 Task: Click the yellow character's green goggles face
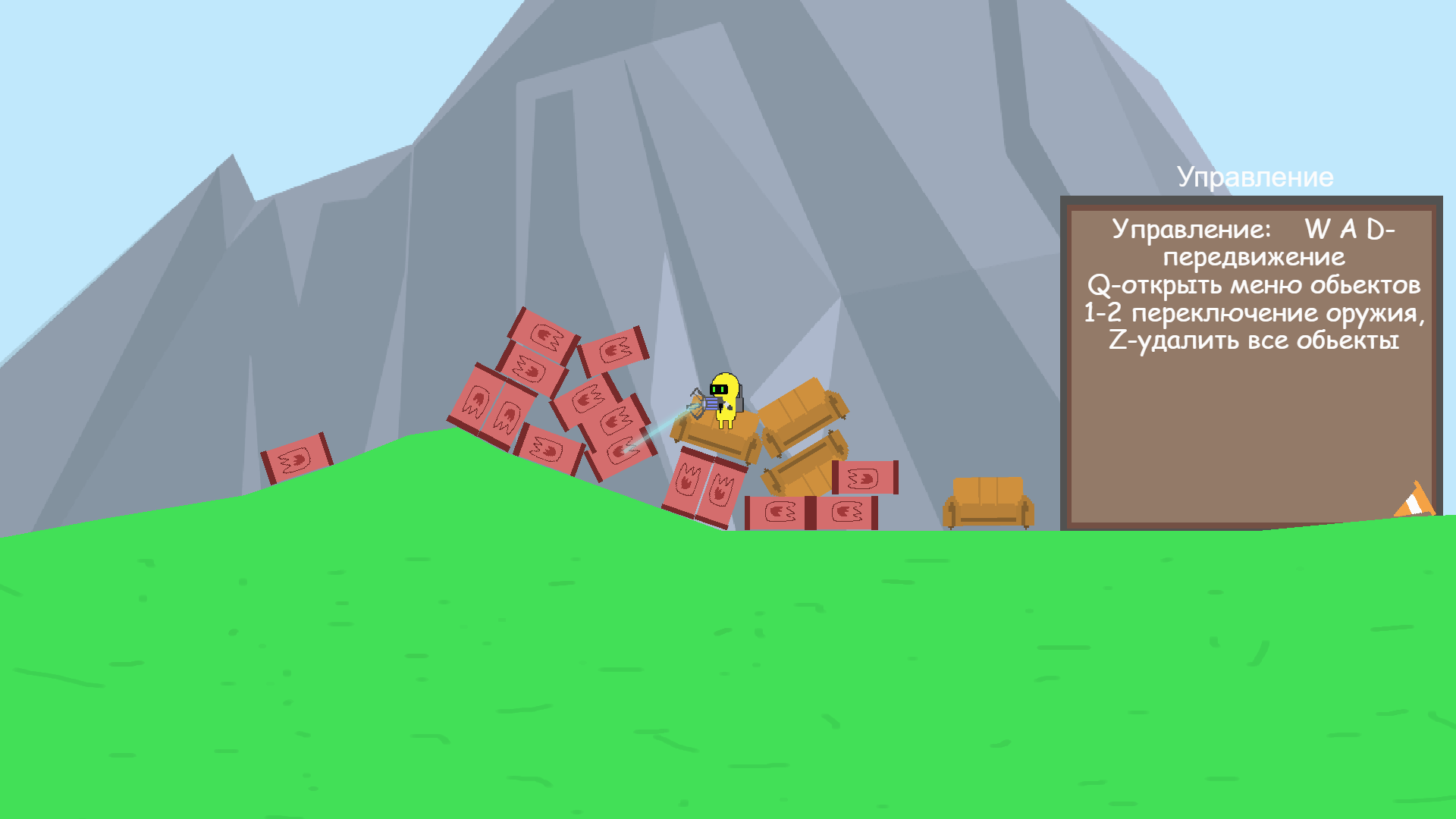[720, 388]
